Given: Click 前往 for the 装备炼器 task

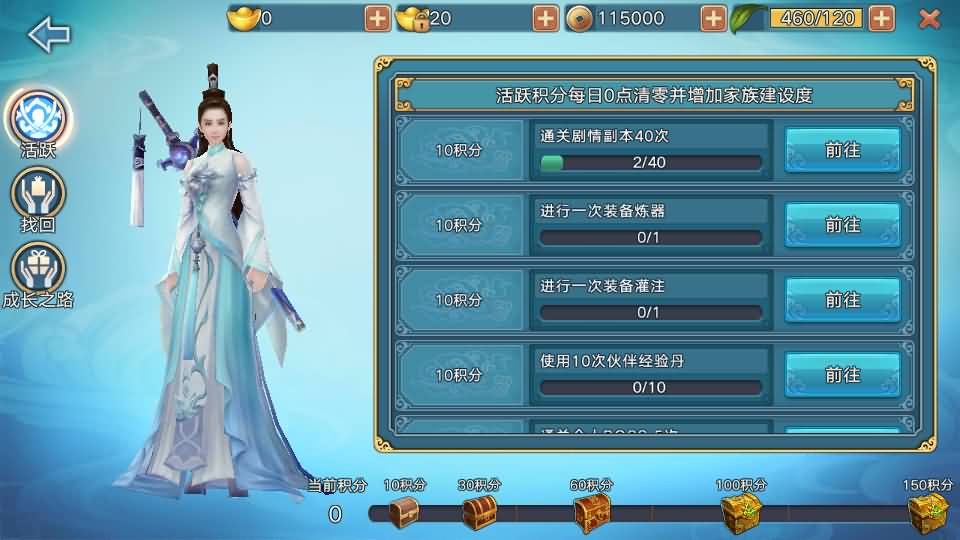Looking at the screenshot, I should (842, 225).
